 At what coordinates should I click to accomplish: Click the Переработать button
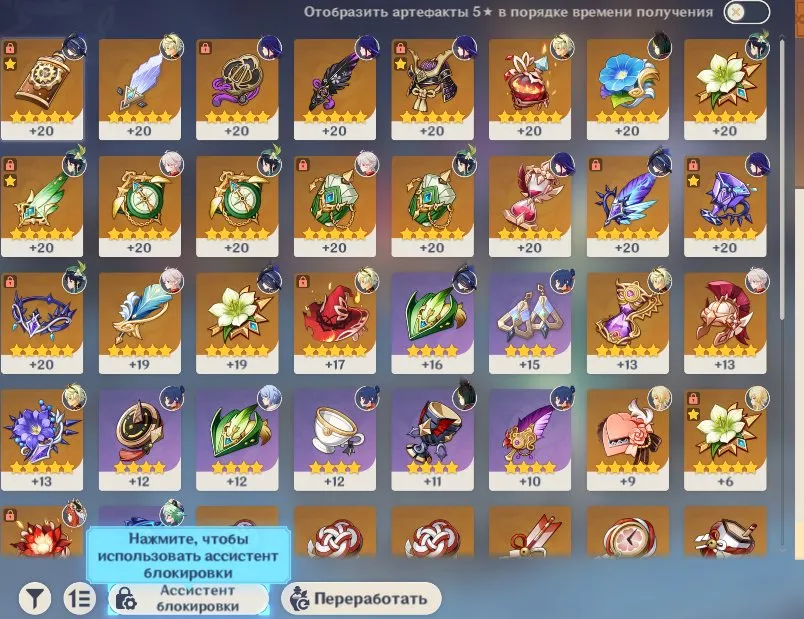point(362,598)
